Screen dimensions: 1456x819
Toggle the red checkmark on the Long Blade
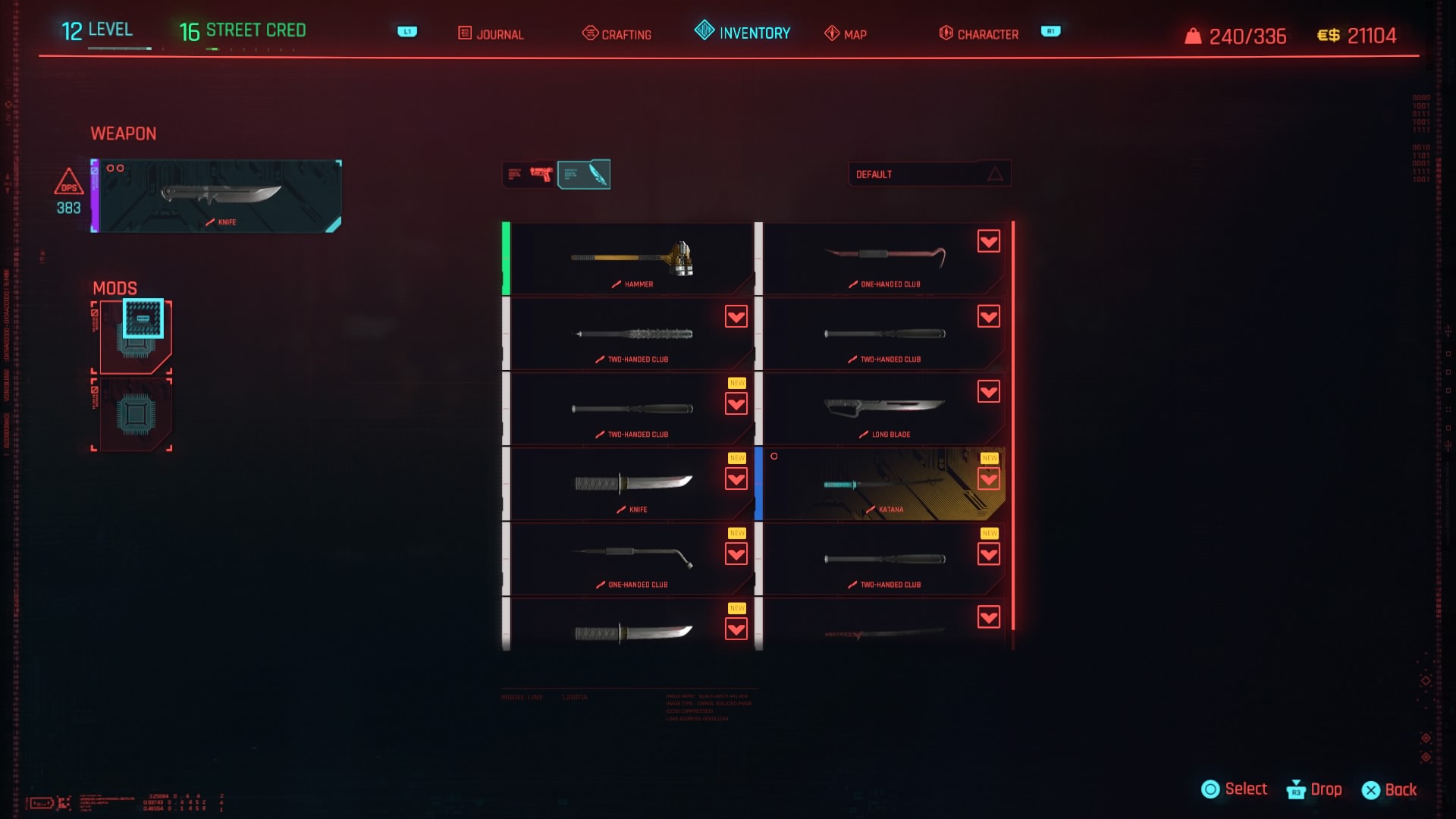coord(988,393)
